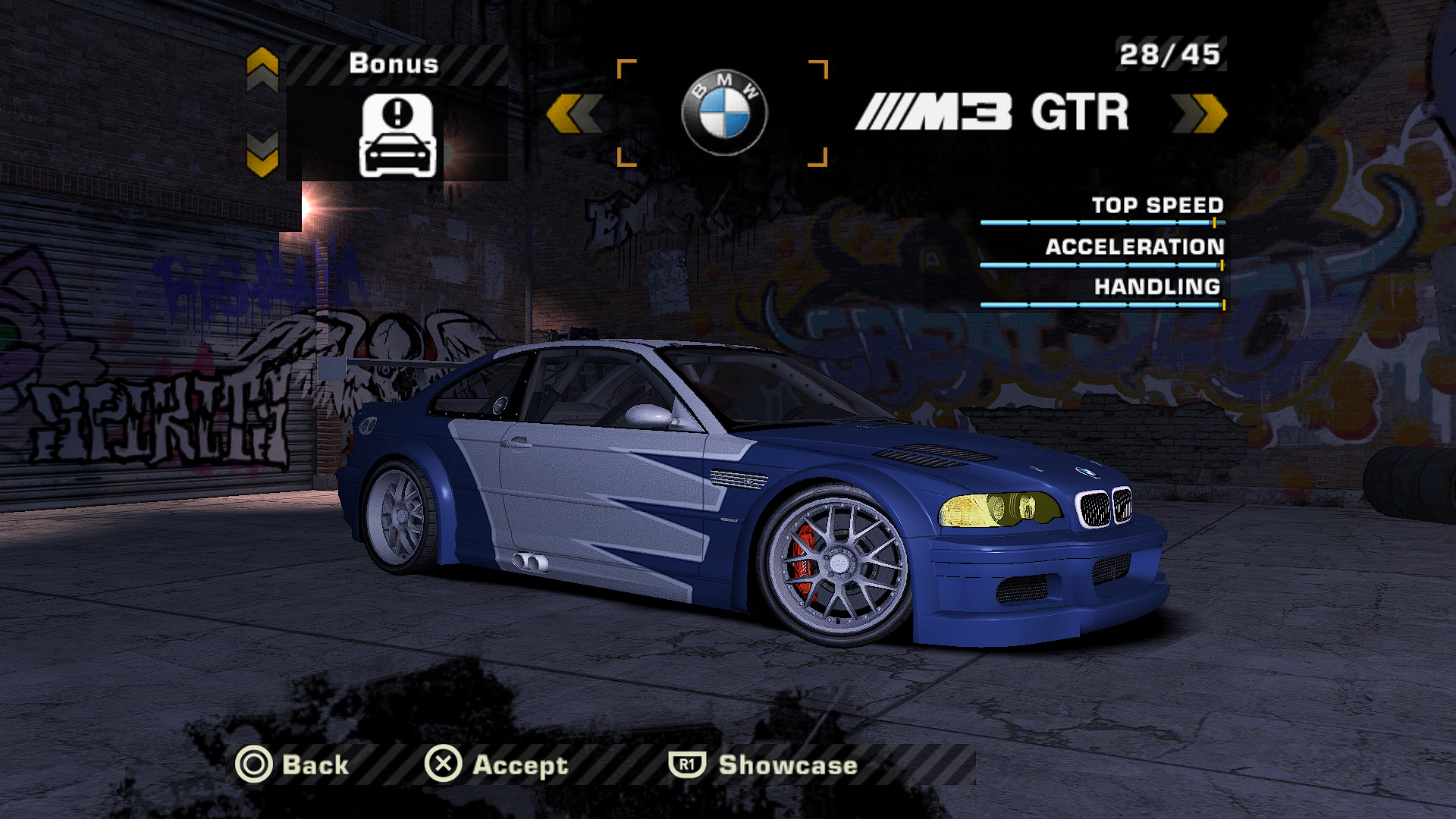Image resolution: width=1456 pixels, height=819 pixels.
Task: Click the BMW manufacturer logo
Action: tap(723, 112)
